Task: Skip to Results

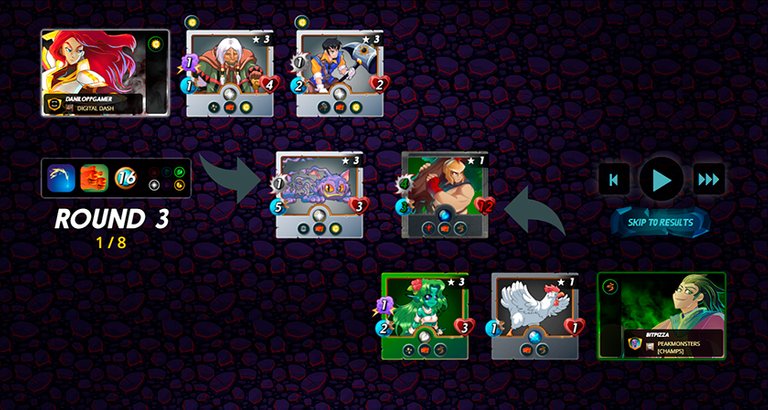Action: click(x=660, y=222)
